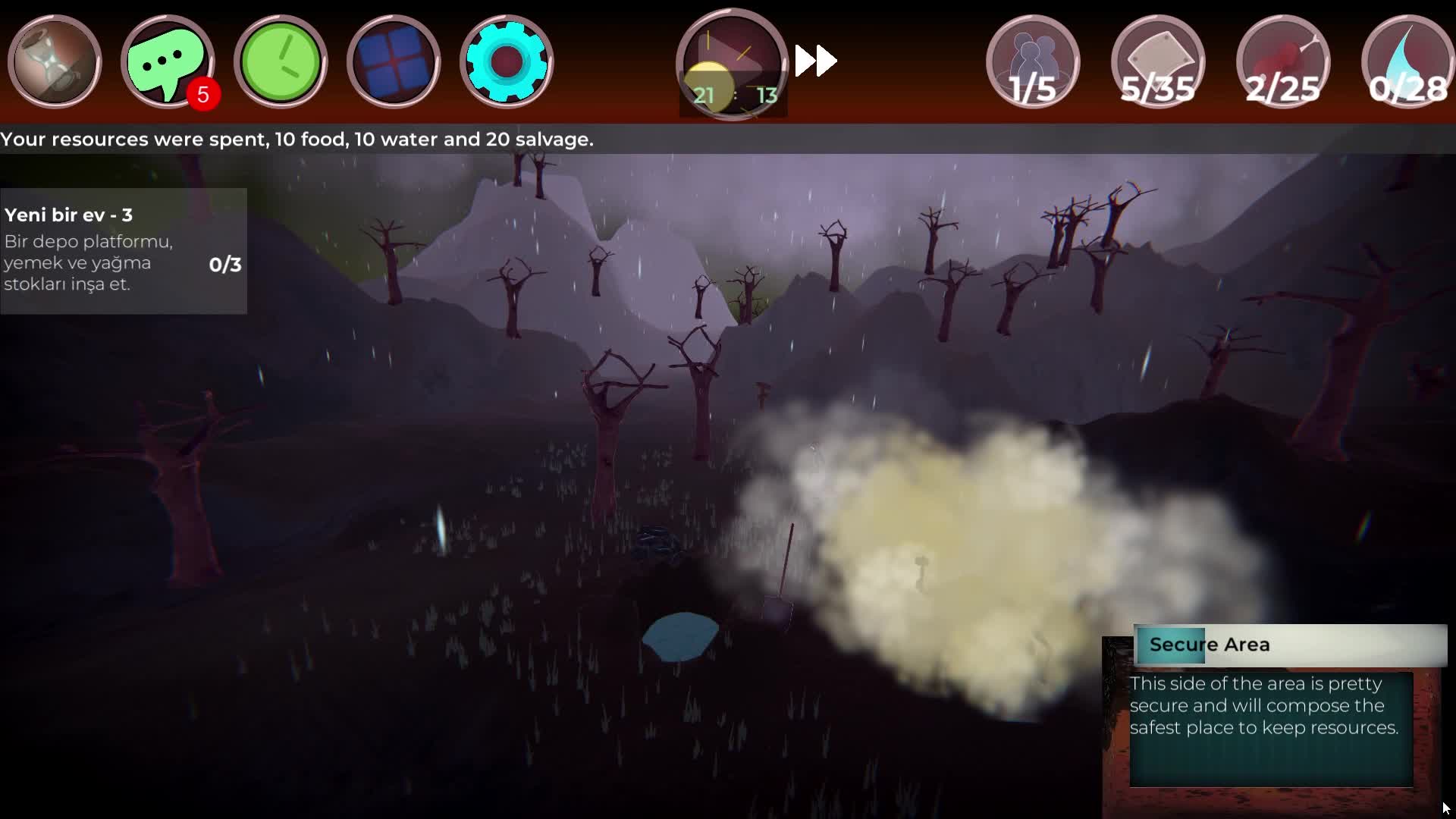Viewport: 1456px width, 819px height.
Task: Show the water resource counter
Action: tap(1407, 62)
